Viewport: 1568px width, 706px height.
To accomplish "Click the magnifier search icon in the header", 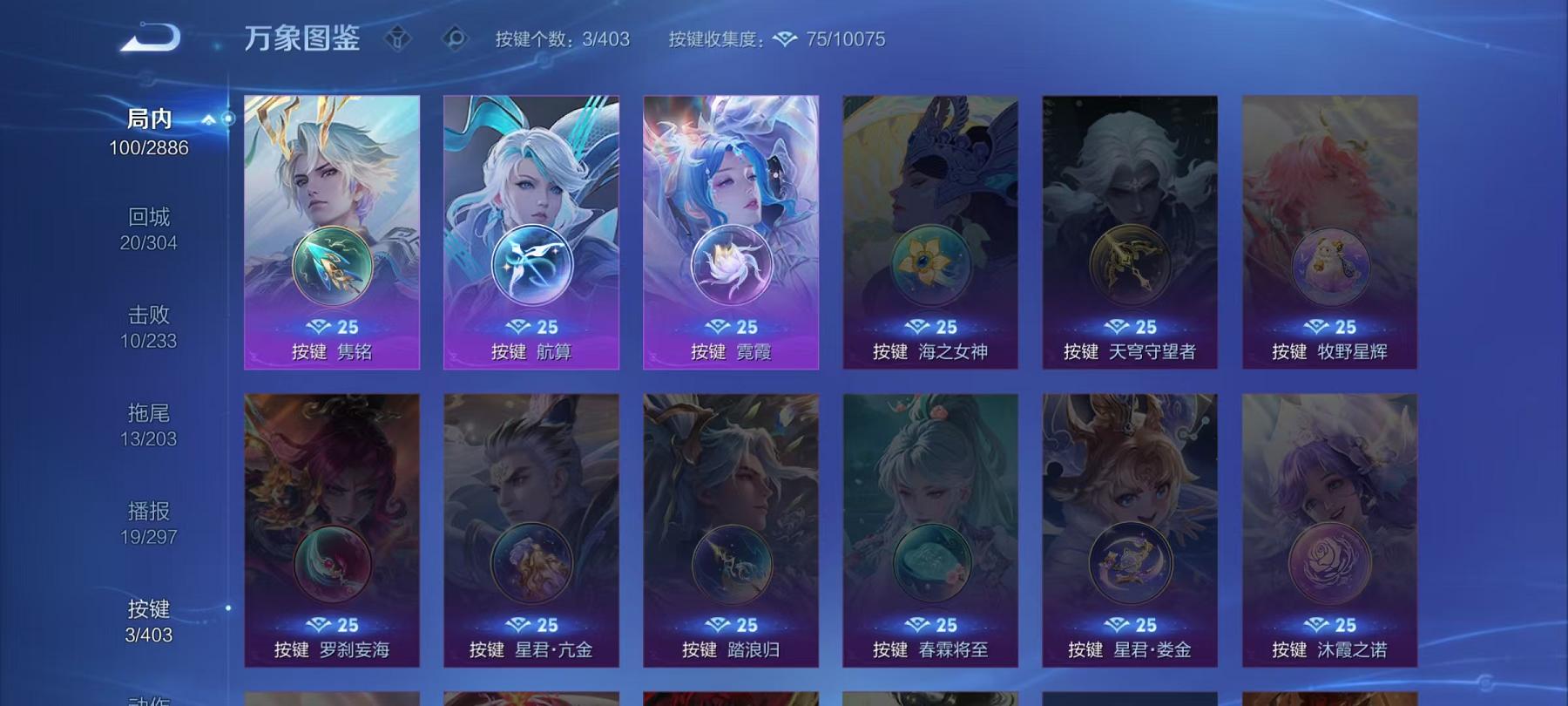I will 456,37.
